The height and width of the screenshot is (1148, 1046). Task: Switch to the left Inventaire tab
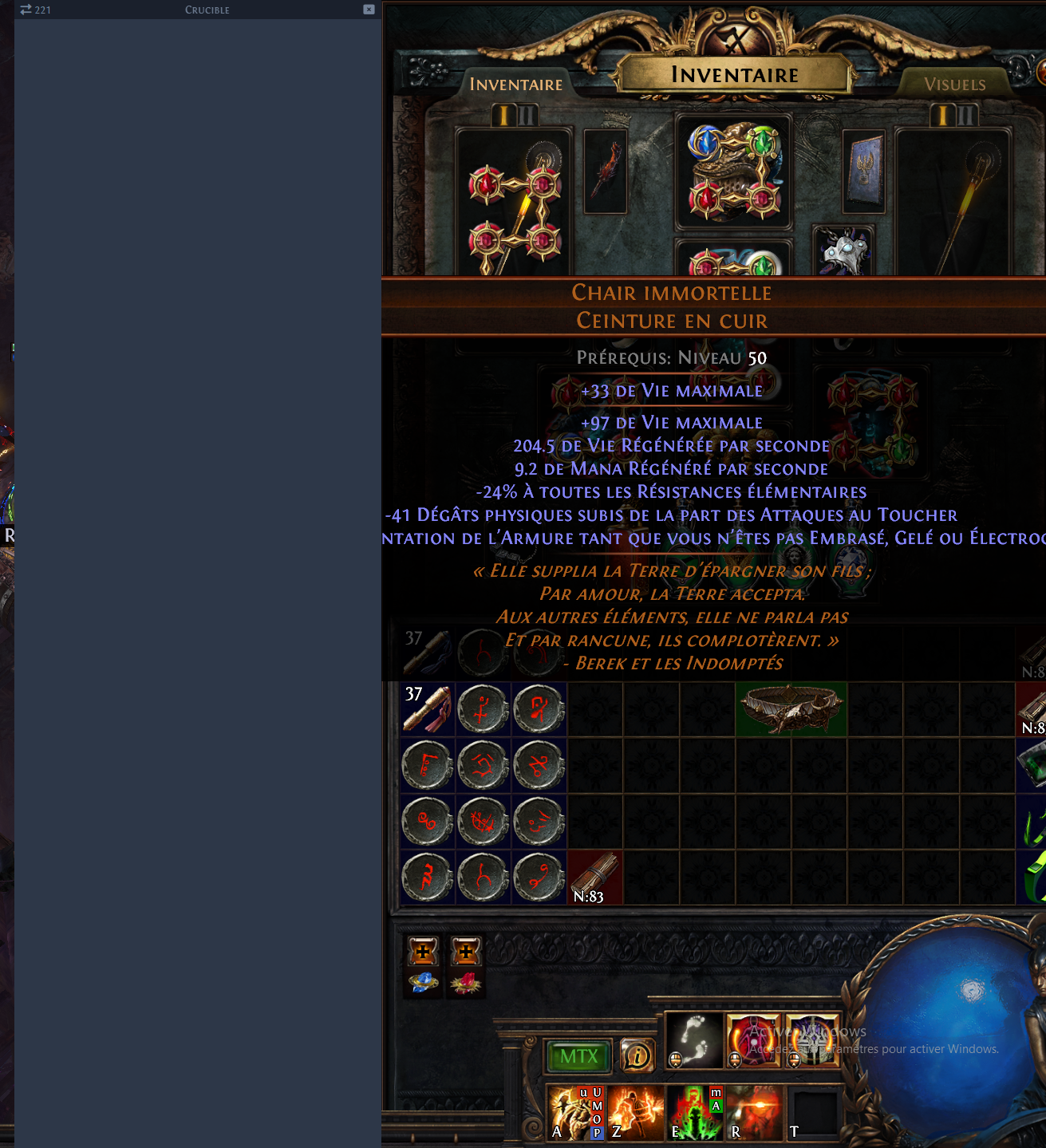(x=515, y=84)
